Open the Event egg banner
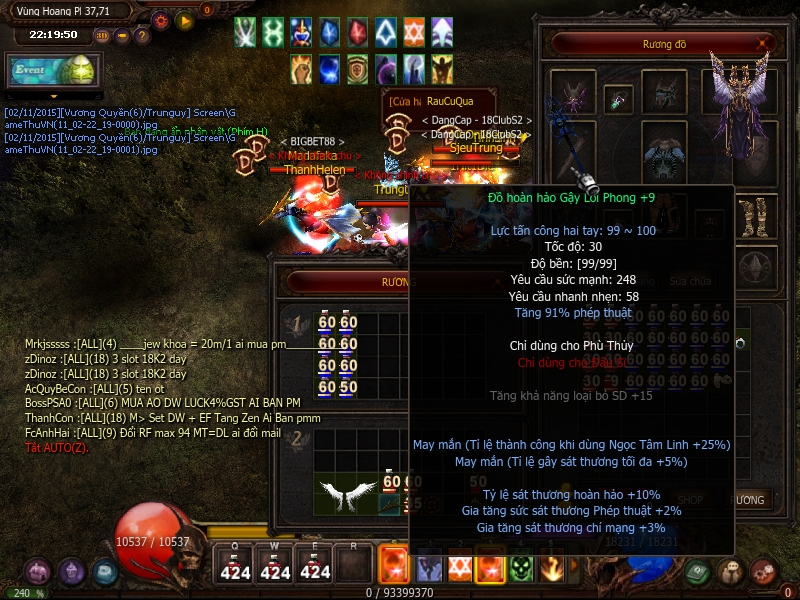 (x=51, y=71)
